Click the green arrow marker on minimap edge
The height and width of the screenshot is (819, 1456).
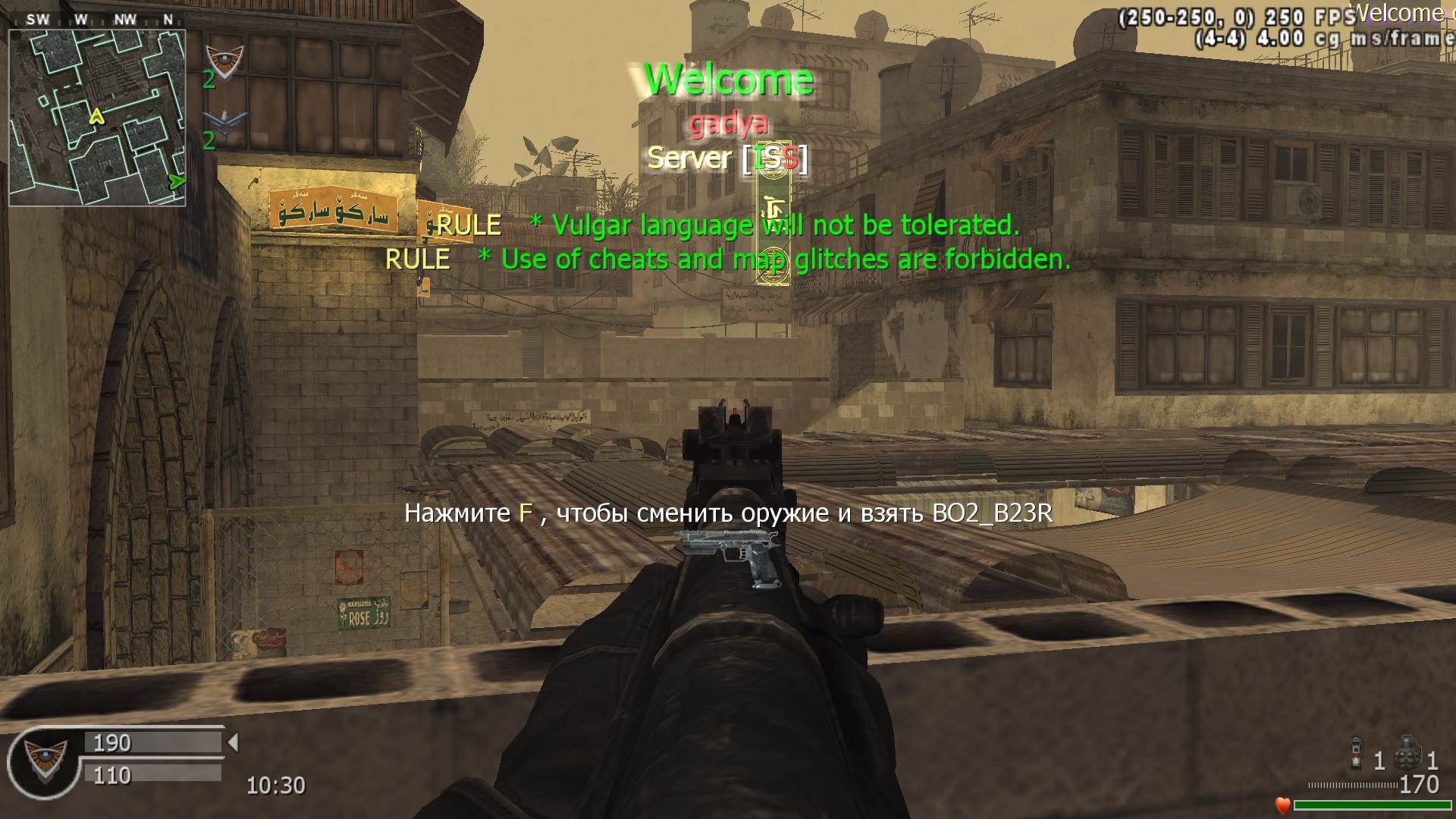pyautogui.click(x=177, y=181)
